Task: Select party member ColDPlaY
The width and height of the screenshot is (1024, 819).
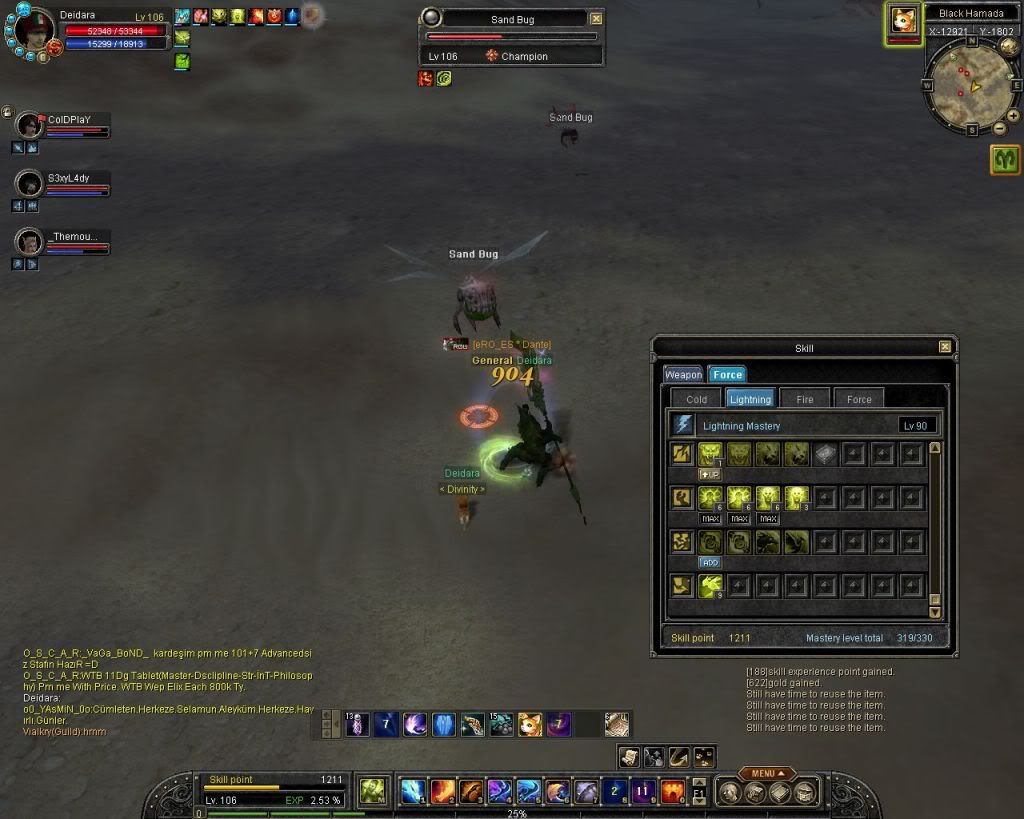Action: point(30,125)
